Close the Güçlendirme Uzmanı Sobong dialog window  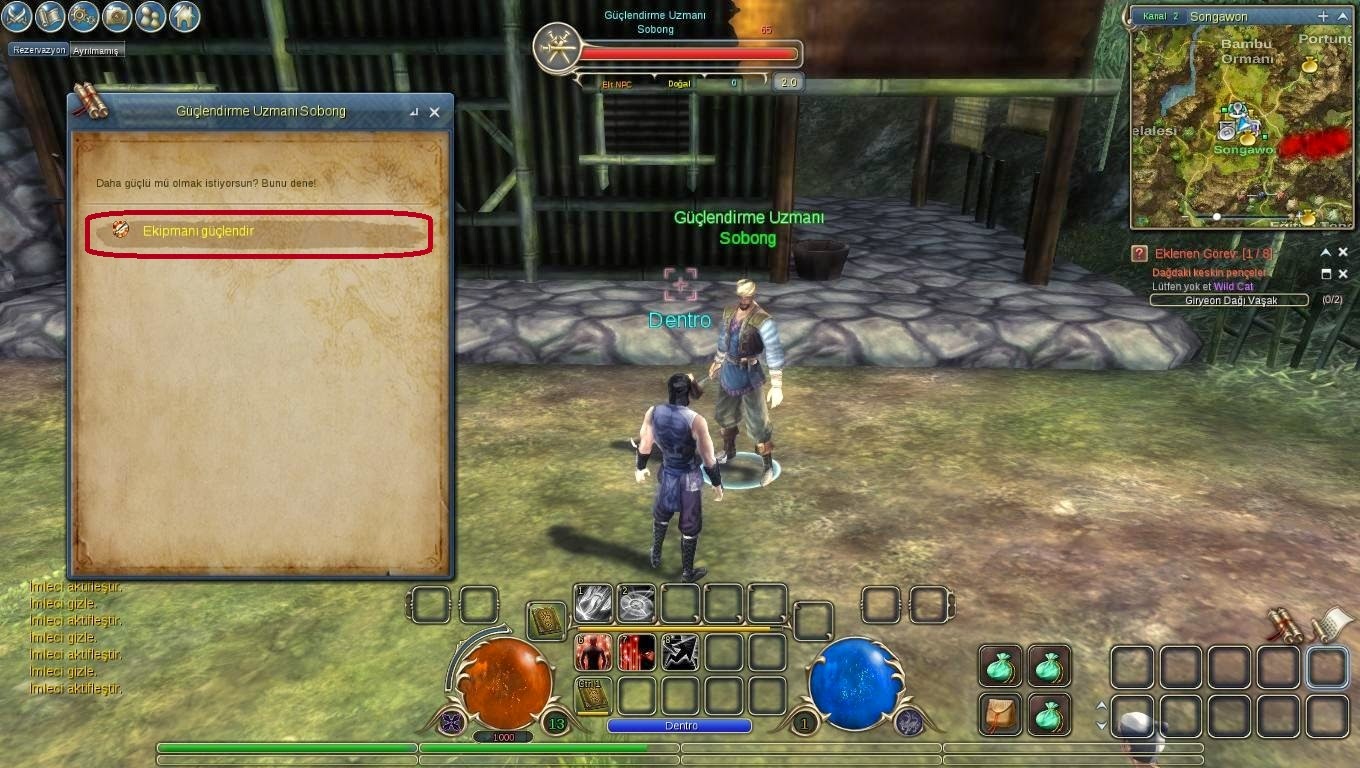coord(434,112)
